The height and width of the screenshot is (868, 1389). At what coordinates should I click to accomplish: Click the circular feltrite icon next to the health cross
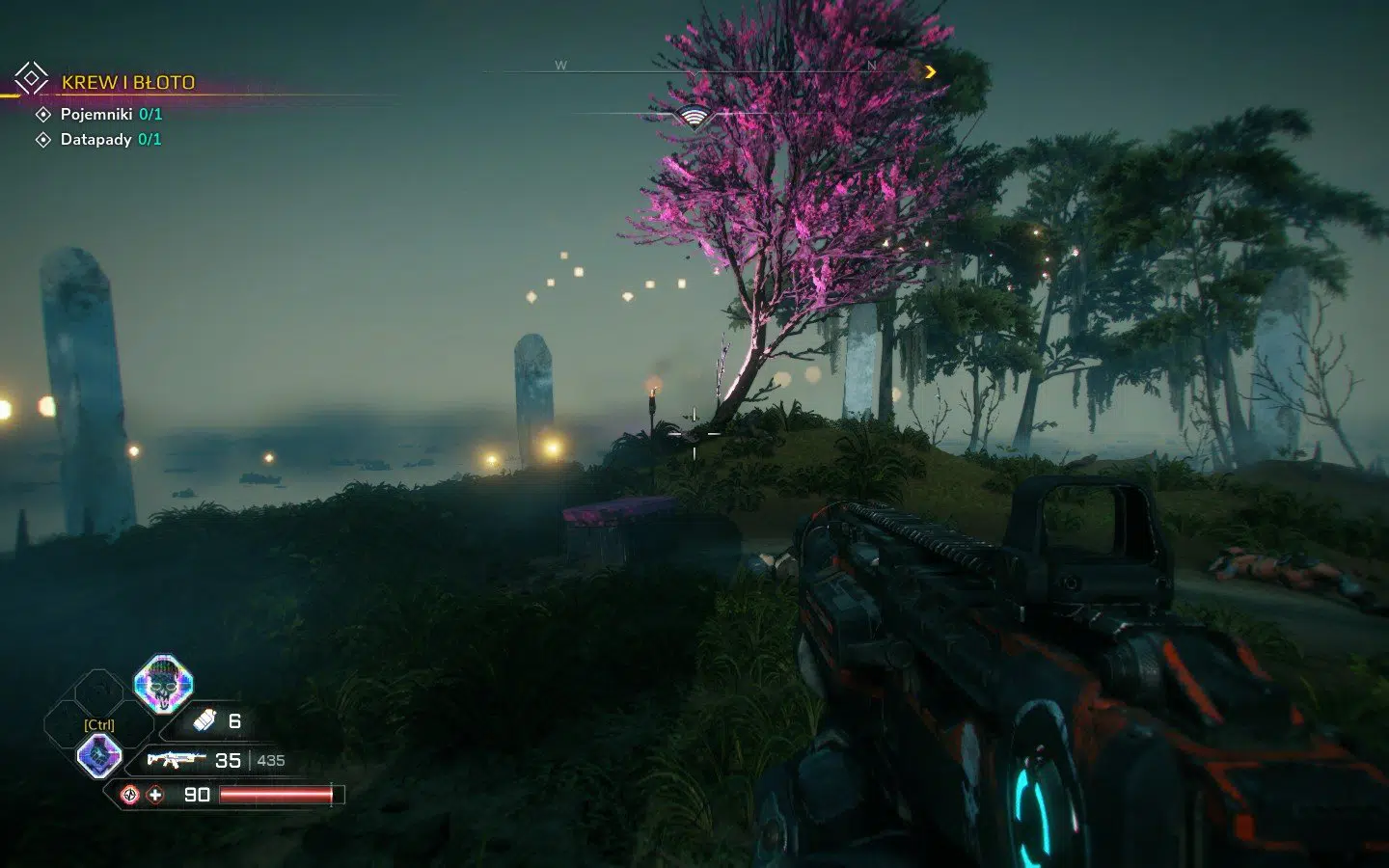point(128,797)
